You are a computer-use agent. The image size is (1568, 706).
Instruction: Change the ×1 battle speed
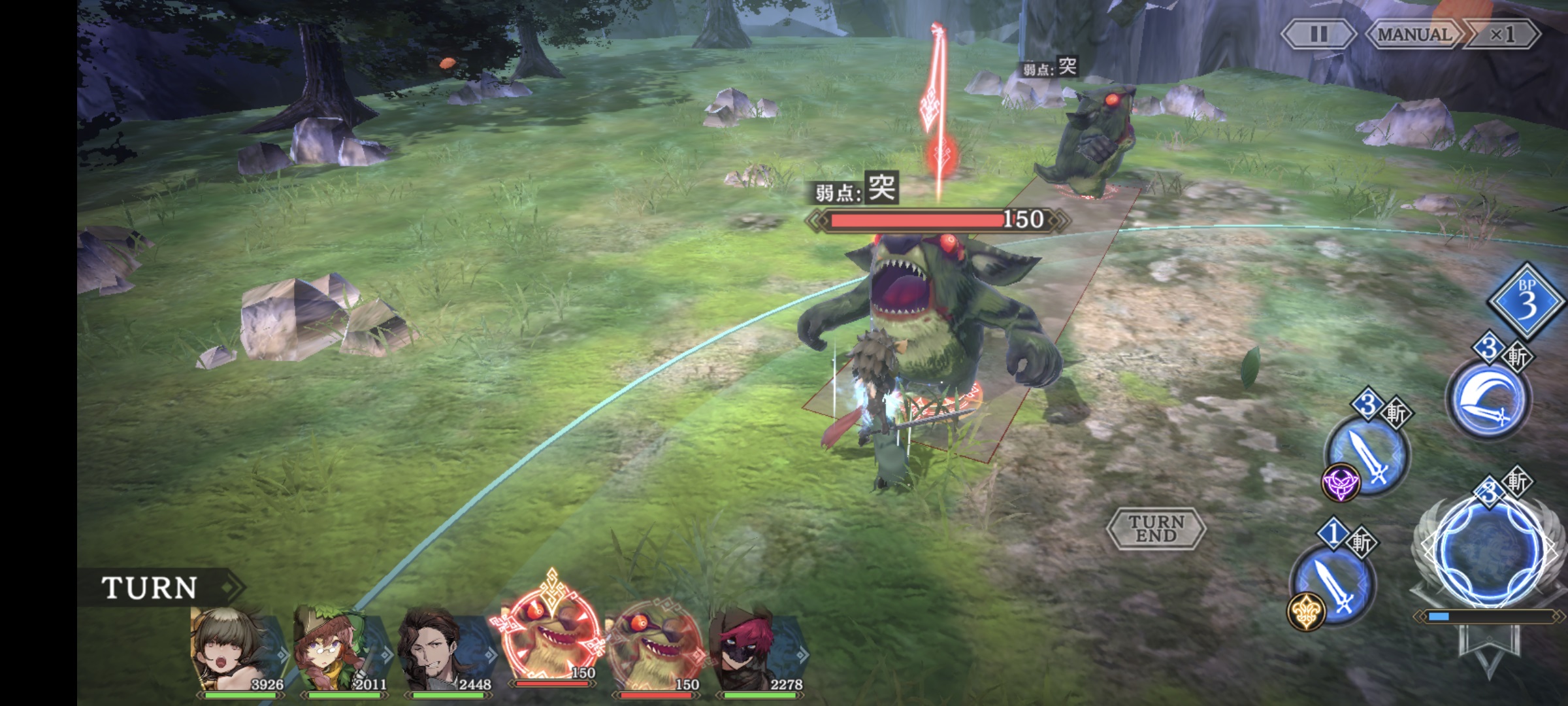[x=1502, y=34]
